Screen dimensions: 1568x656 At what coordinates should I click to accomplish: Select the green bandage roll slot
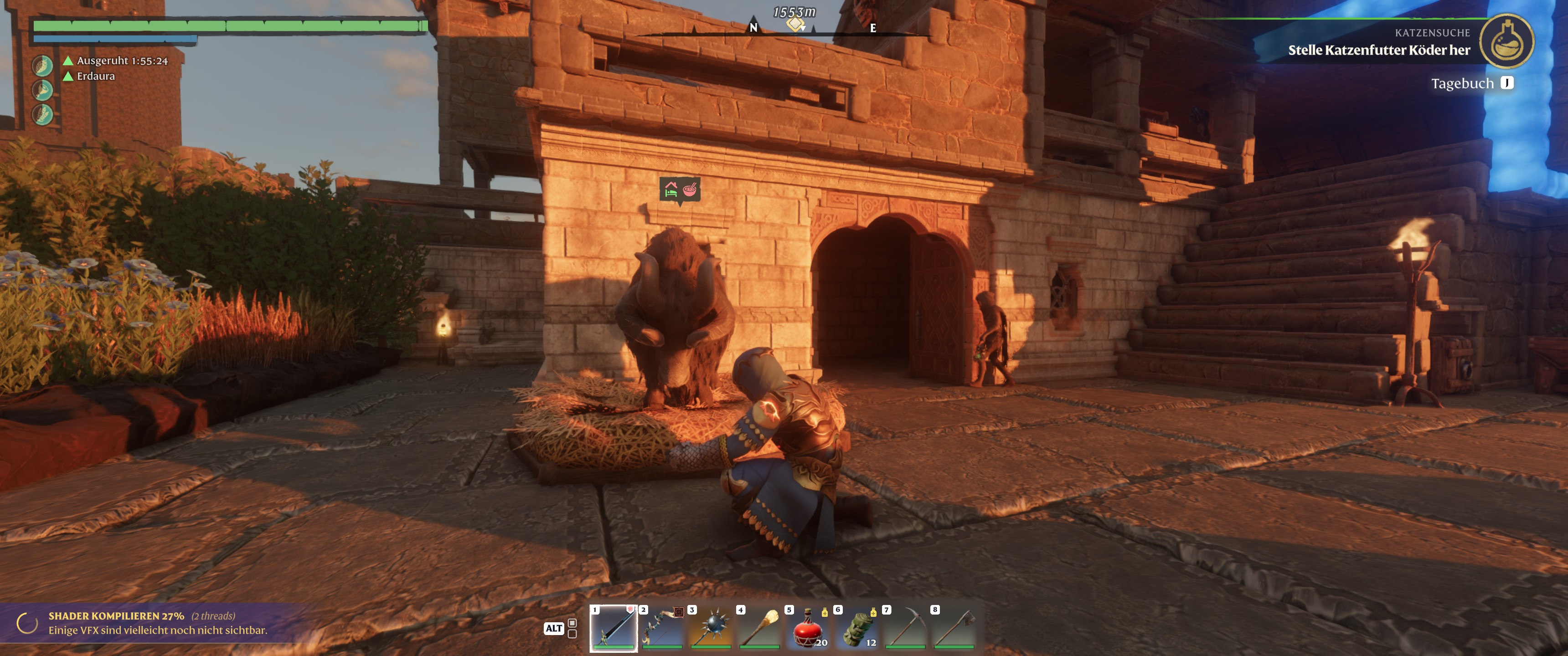(x=856, y=627)
